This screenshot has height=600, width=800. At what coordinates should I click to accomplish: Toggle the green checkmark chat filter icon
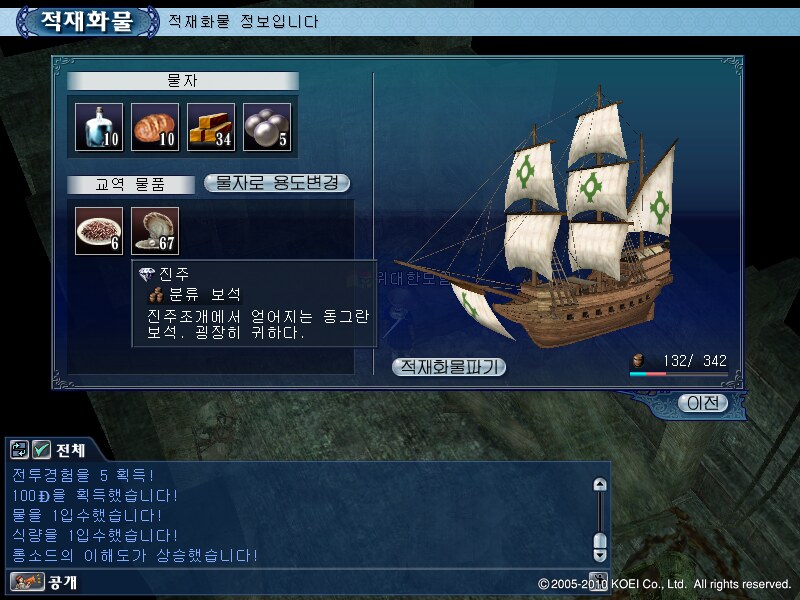41,450
